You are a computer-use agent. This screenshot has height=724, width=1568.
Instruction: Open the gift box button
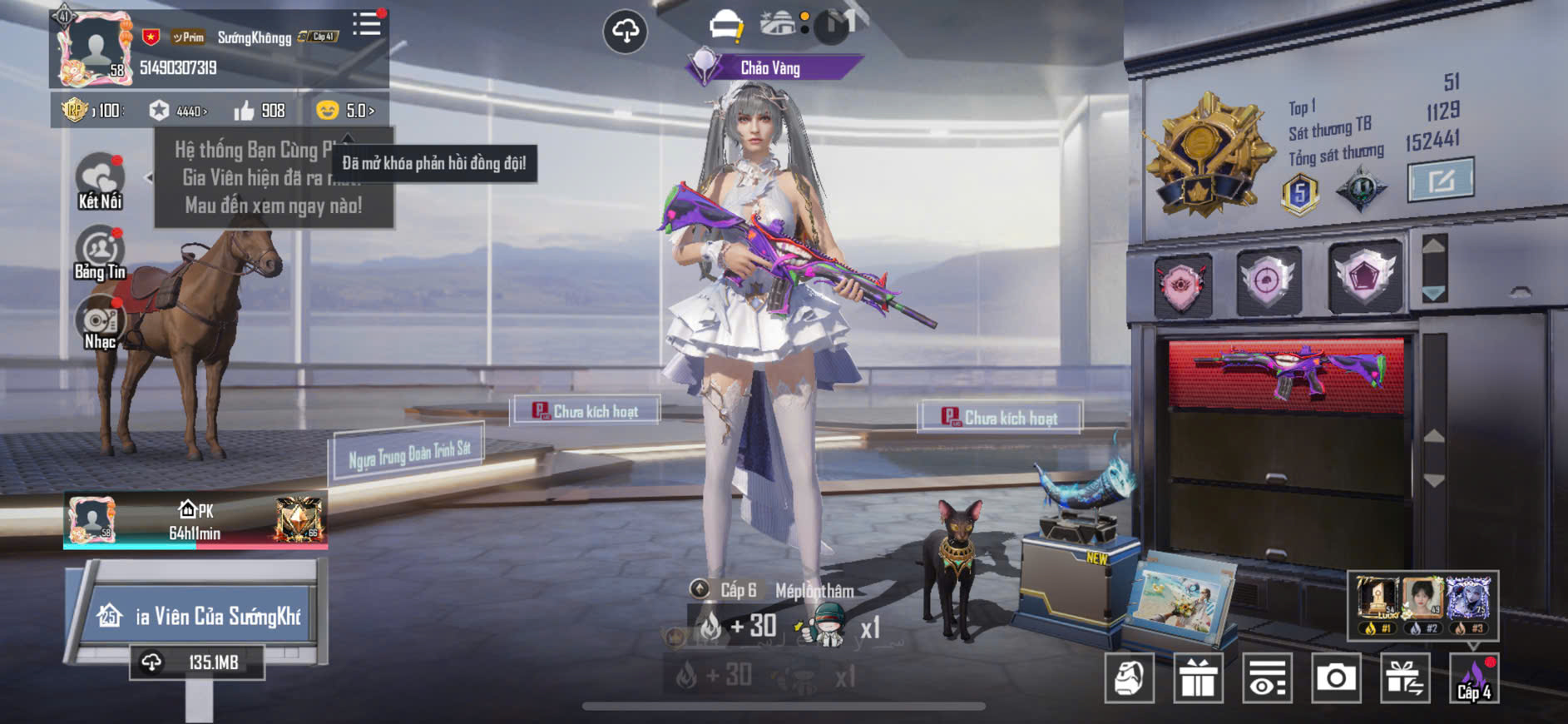[x=1198, y=678]
